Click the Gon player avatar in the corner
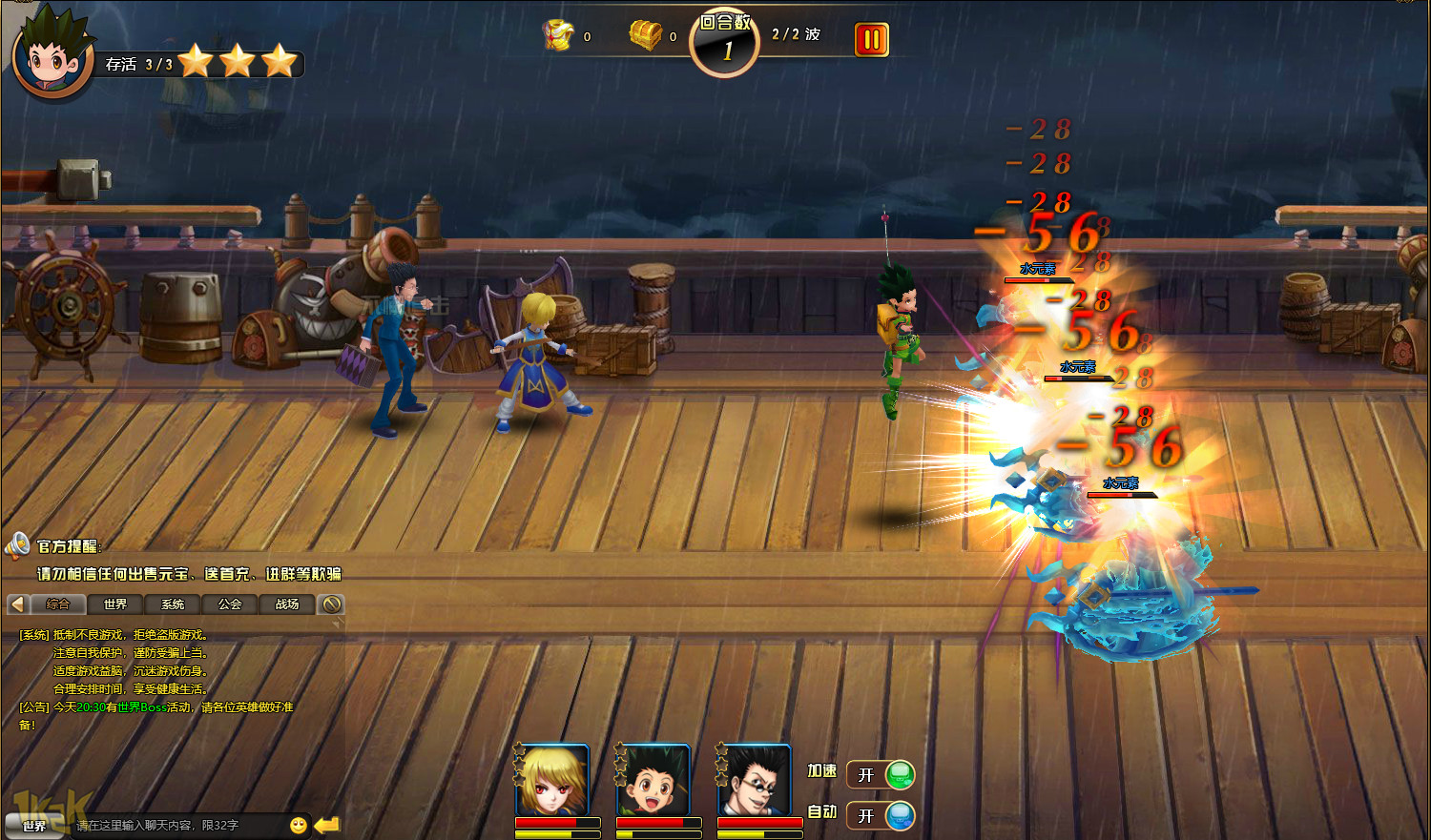The image size is (1431, 840). point(52,55)
